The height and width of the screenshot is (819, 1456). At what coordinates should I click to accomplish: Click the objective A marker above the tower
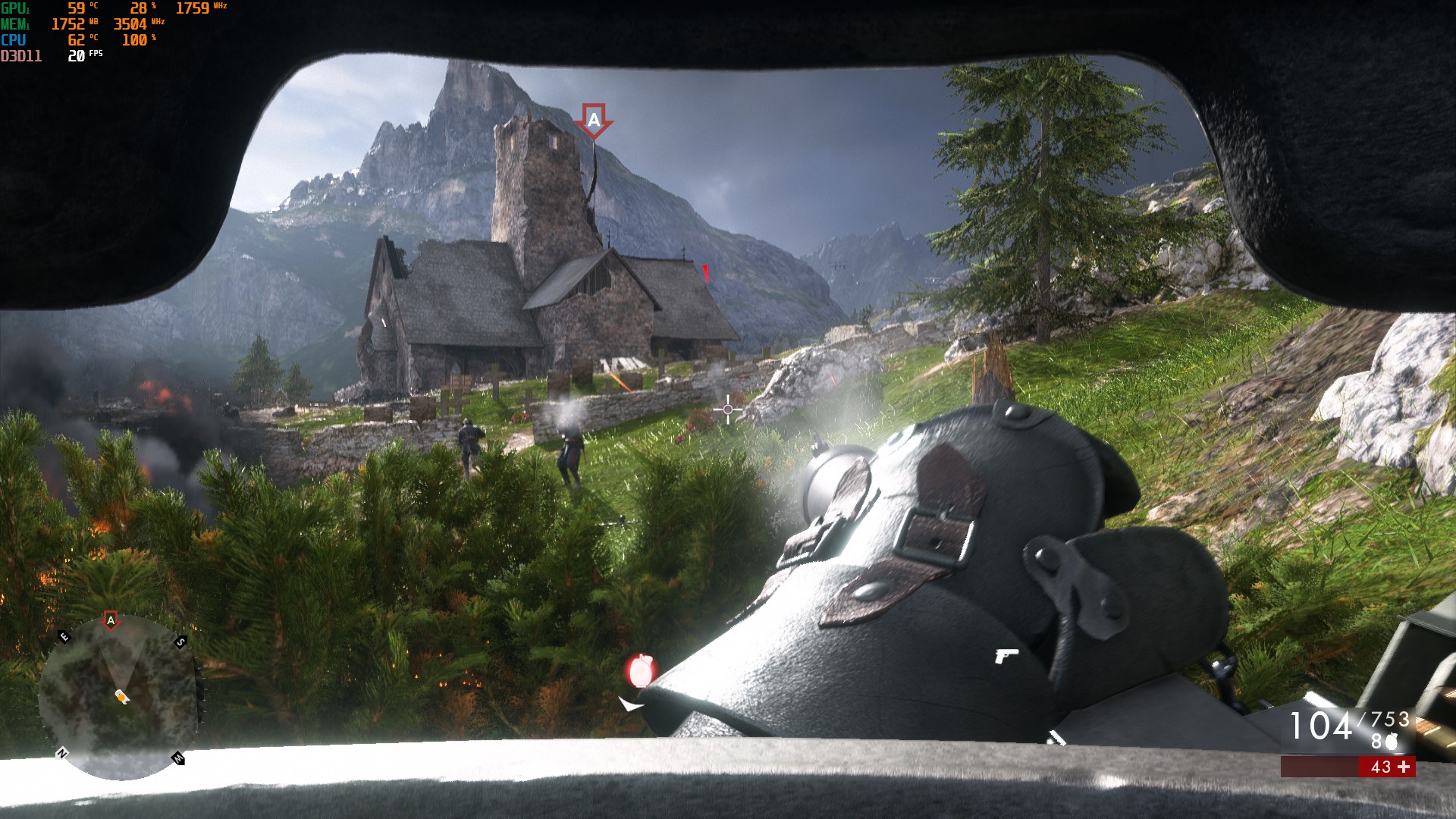coord(594,120)
